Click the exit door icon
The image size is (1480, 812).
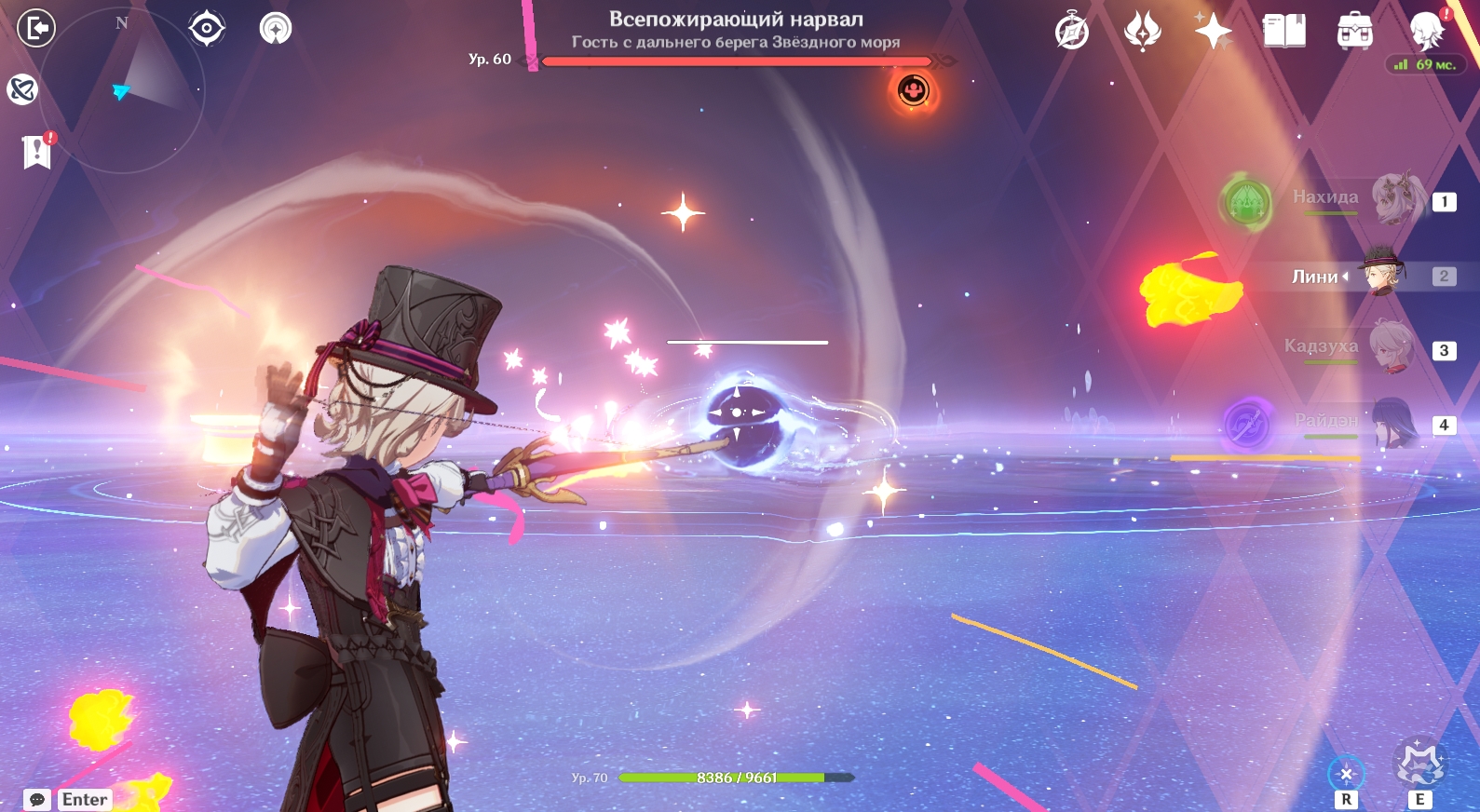[36, 28]
